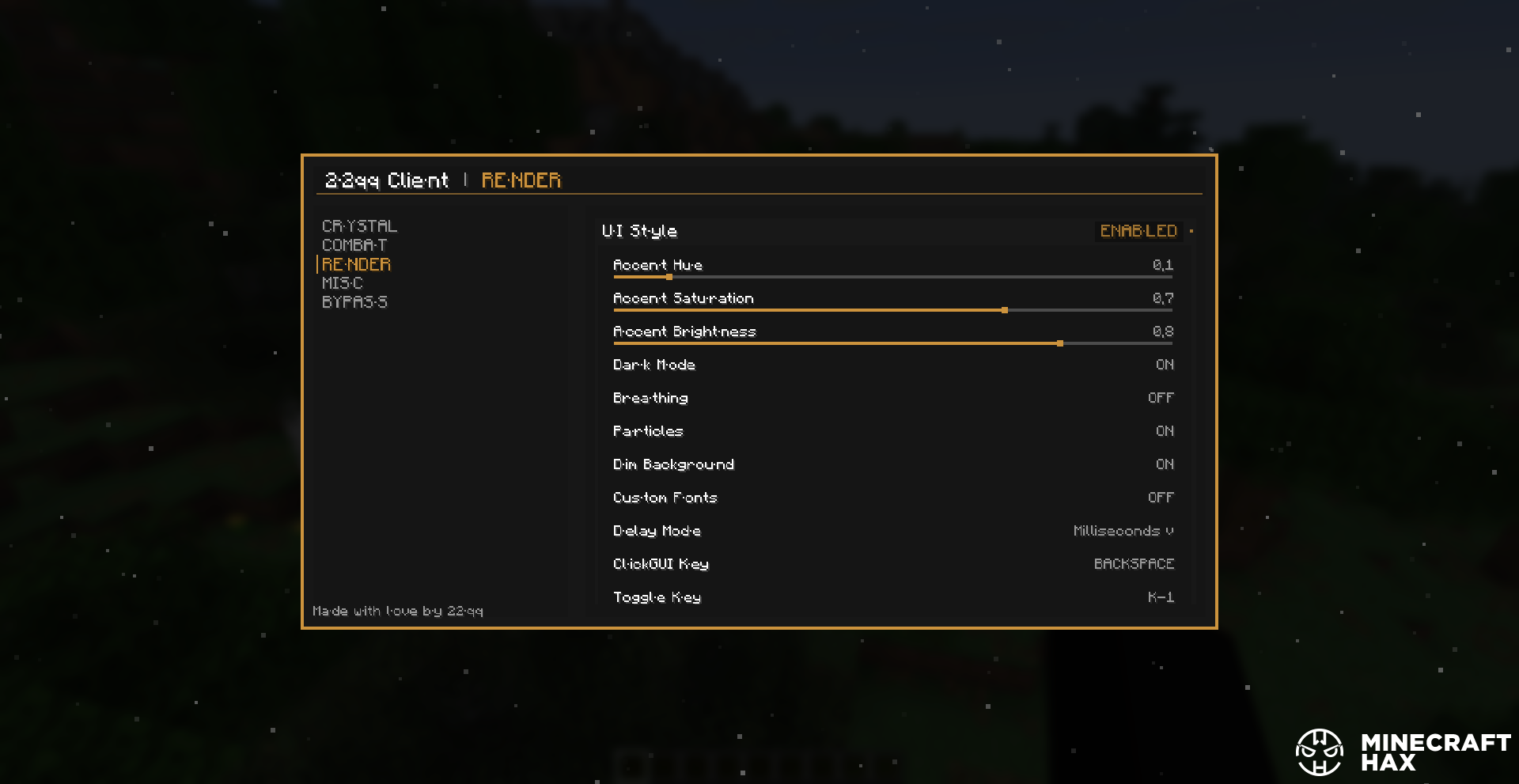Open the CRYSTAL category
Screen dimensions: 1519x784
coord(359,226)
